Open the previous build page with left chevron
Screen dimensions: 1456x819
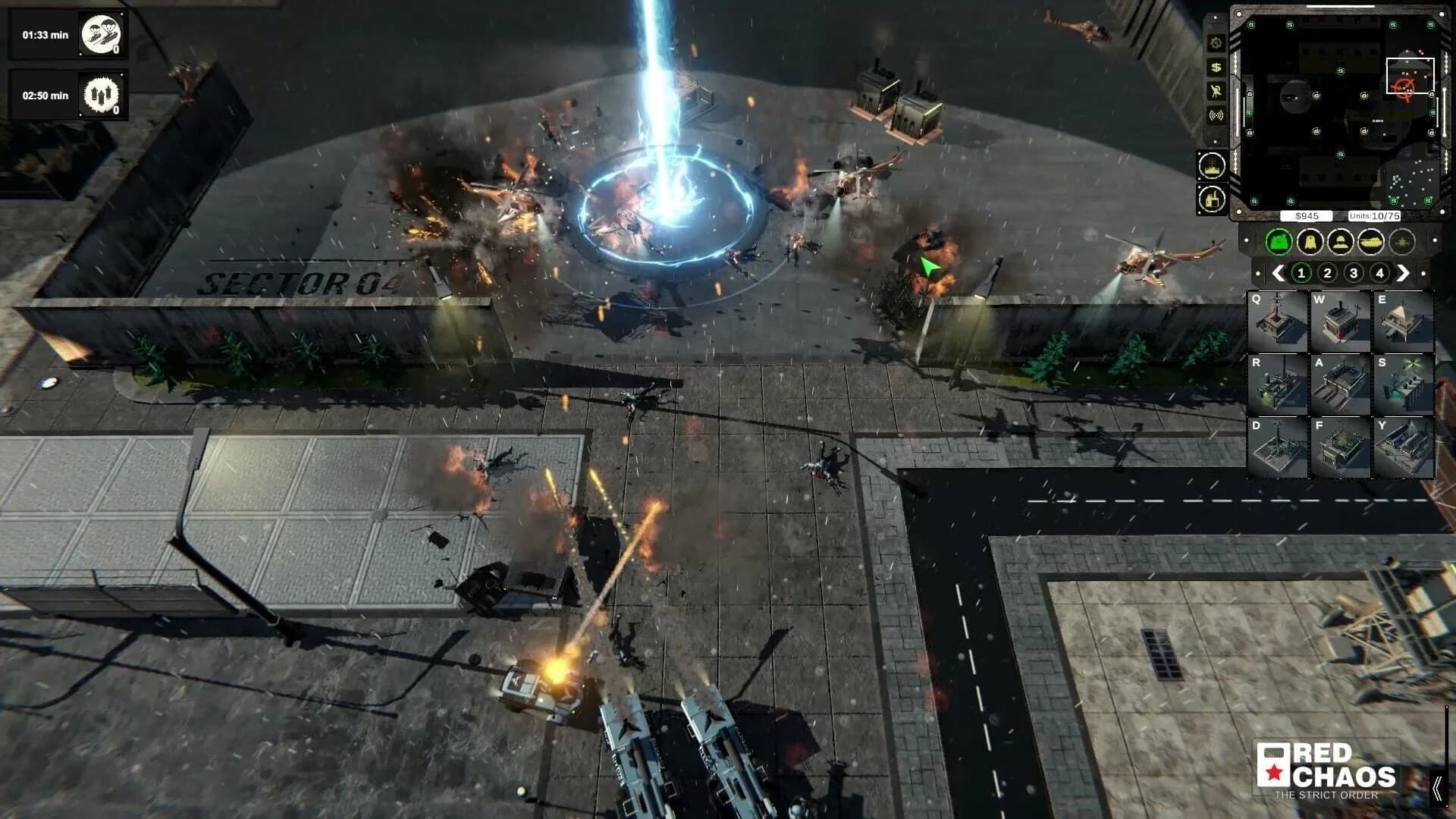coord(1279,271)
